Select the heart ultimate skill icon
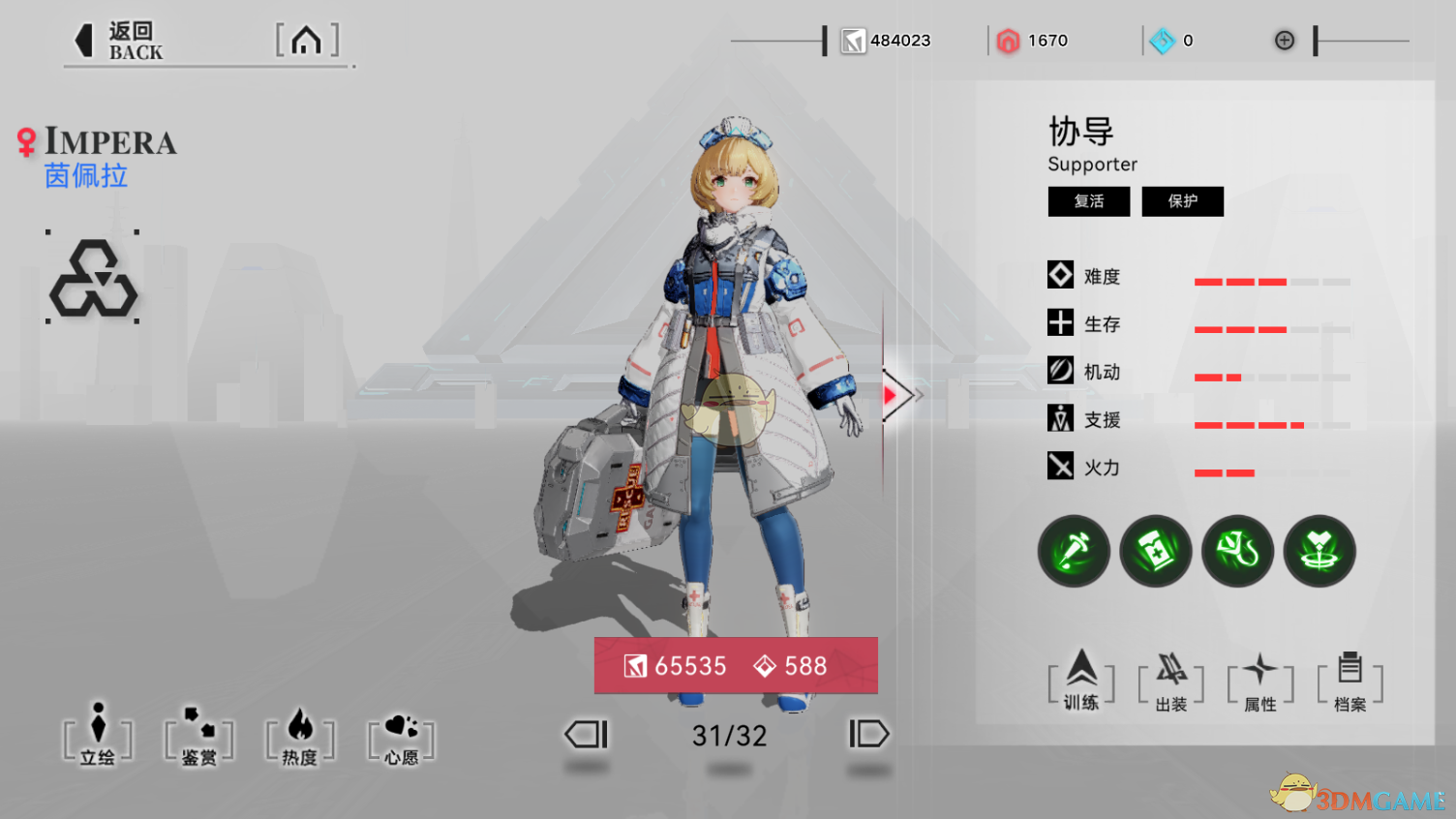 click(x=1319, y=551)
